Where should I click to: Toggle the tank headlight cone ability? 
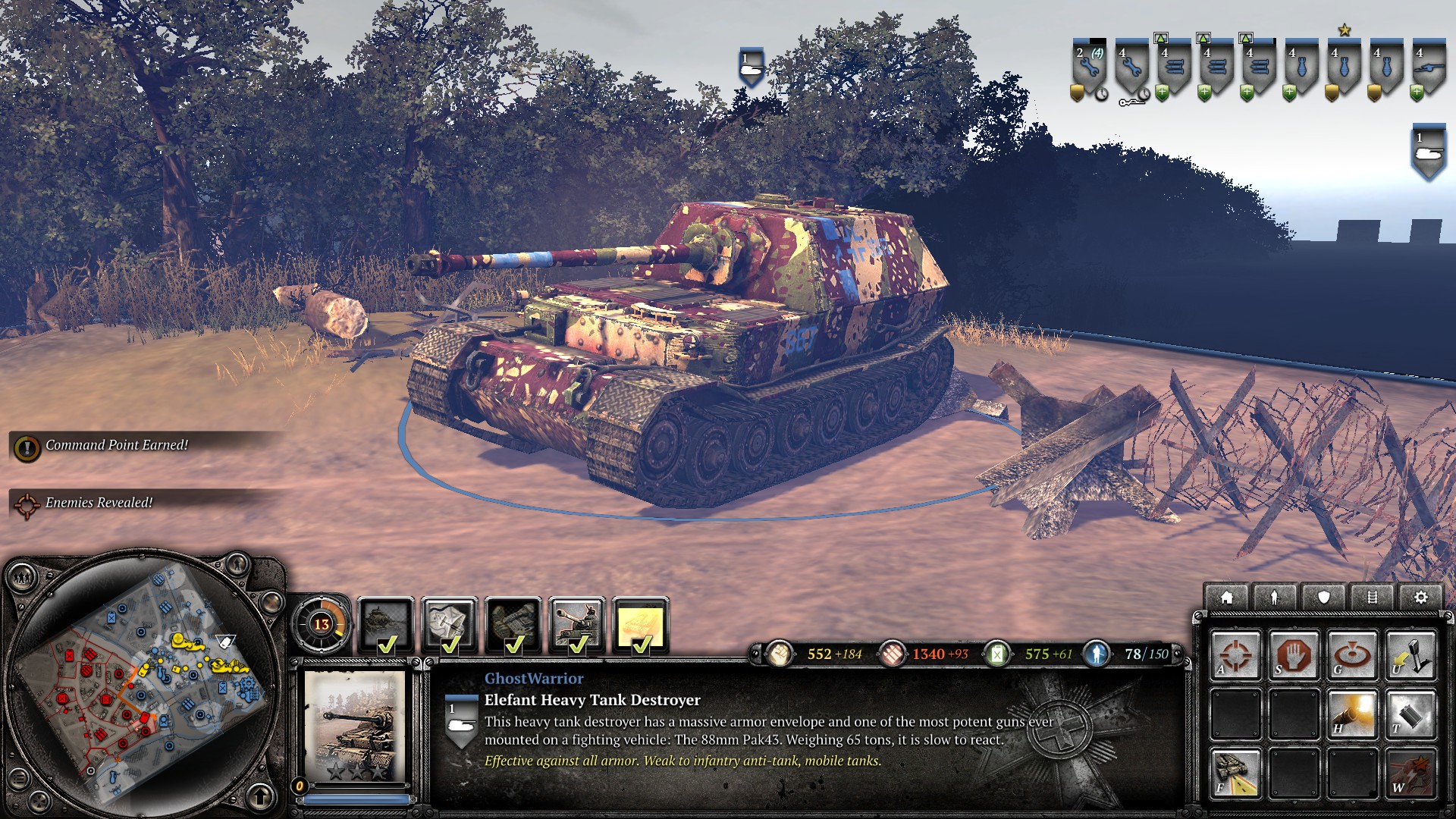1235,773
